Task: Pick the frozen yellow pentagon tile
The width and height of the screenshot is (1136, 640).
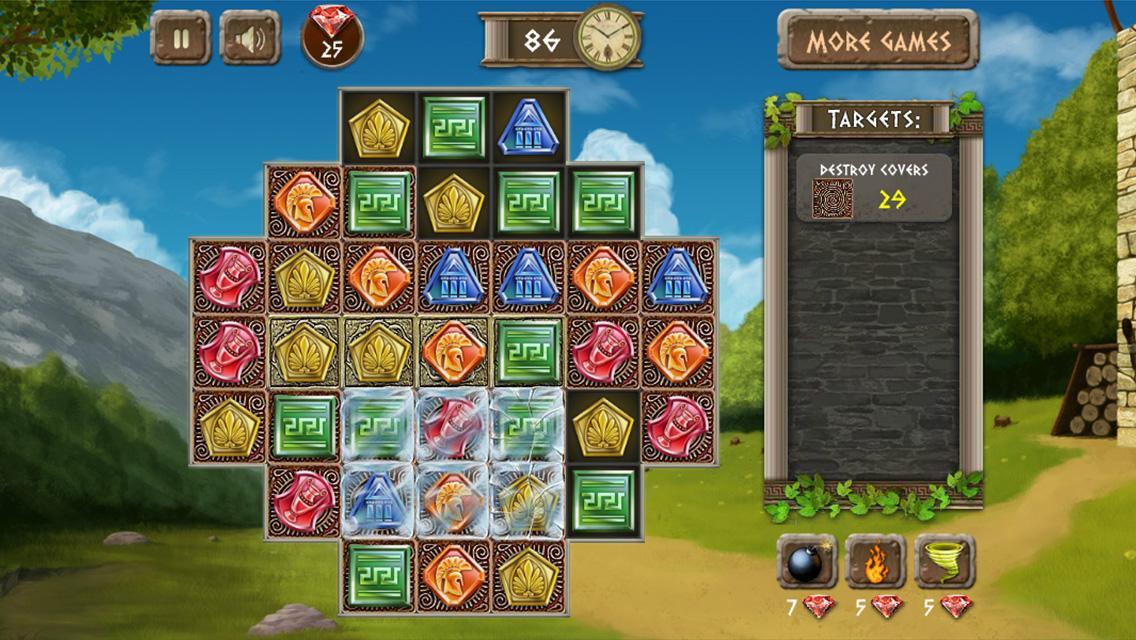Action: [527, 499]
